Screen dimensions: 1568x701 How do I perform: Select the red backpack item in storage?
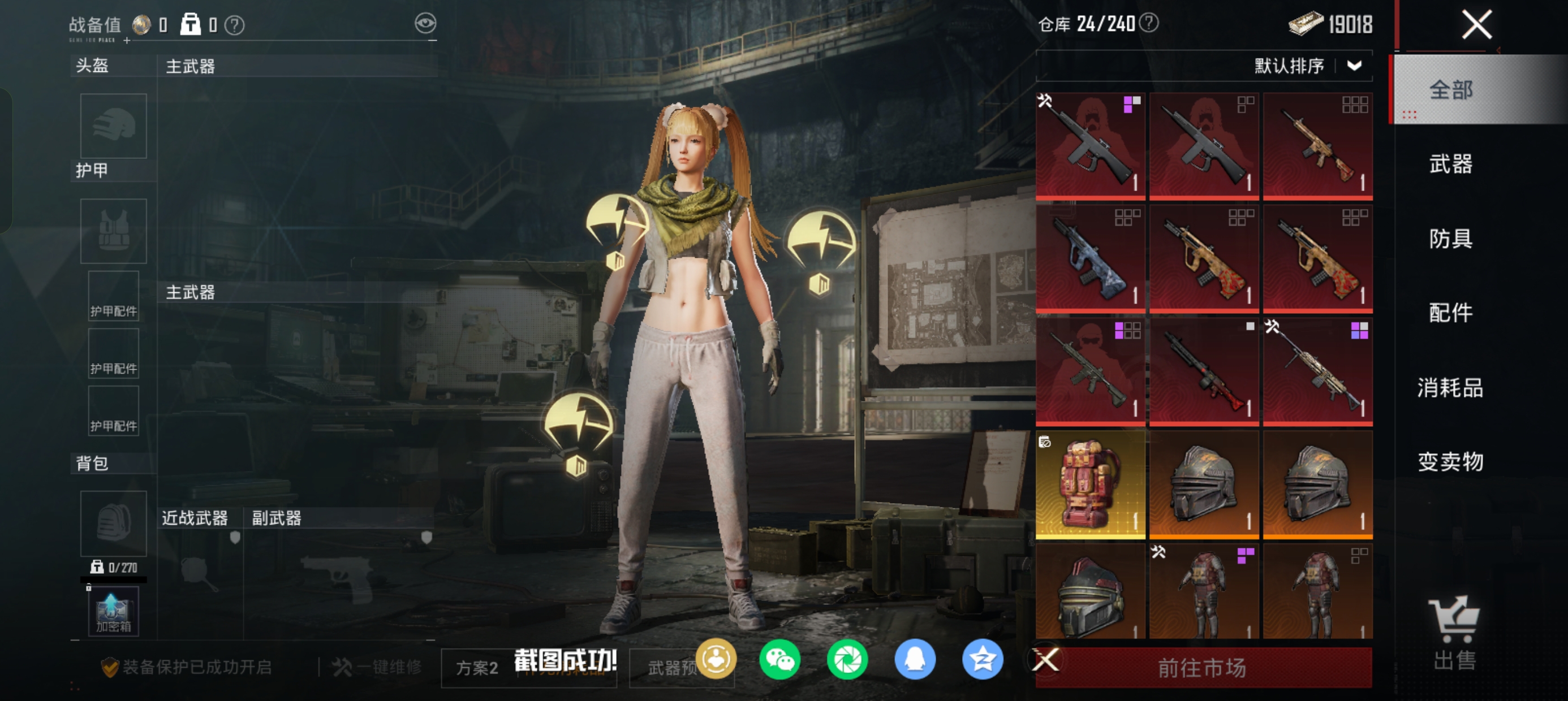click(1090, 485)
